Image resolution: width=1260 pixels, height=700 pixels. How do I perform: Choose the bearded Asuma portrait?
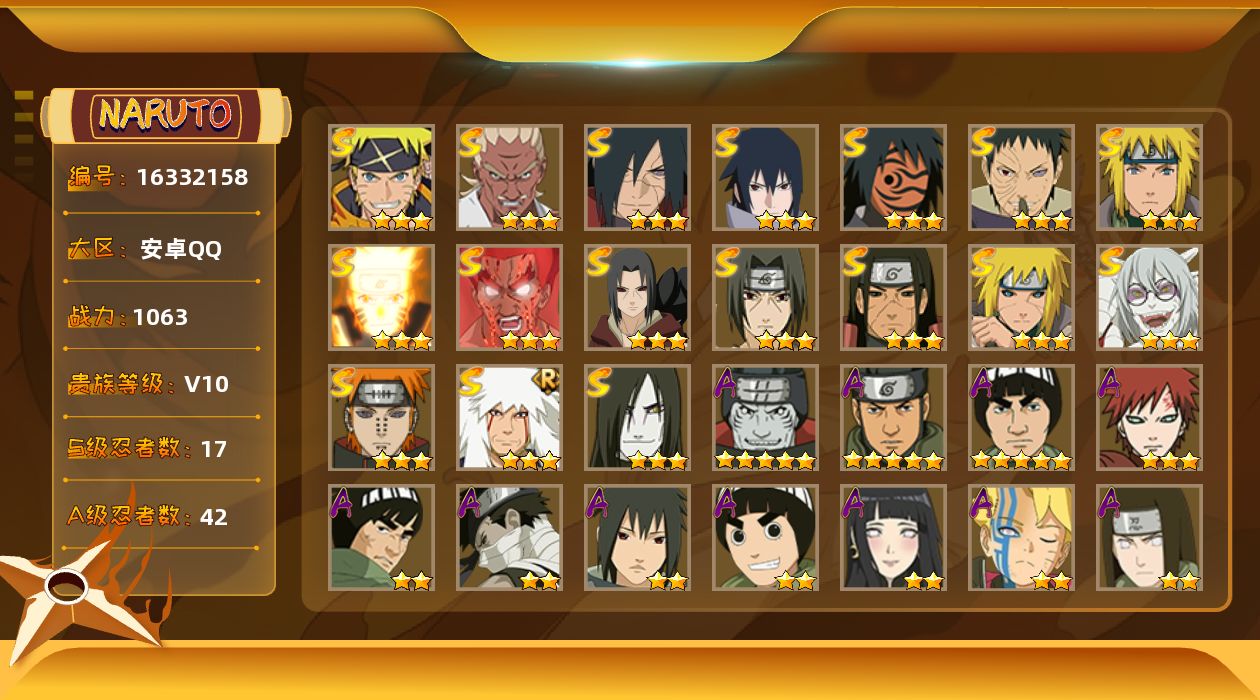tap(893, 417)
